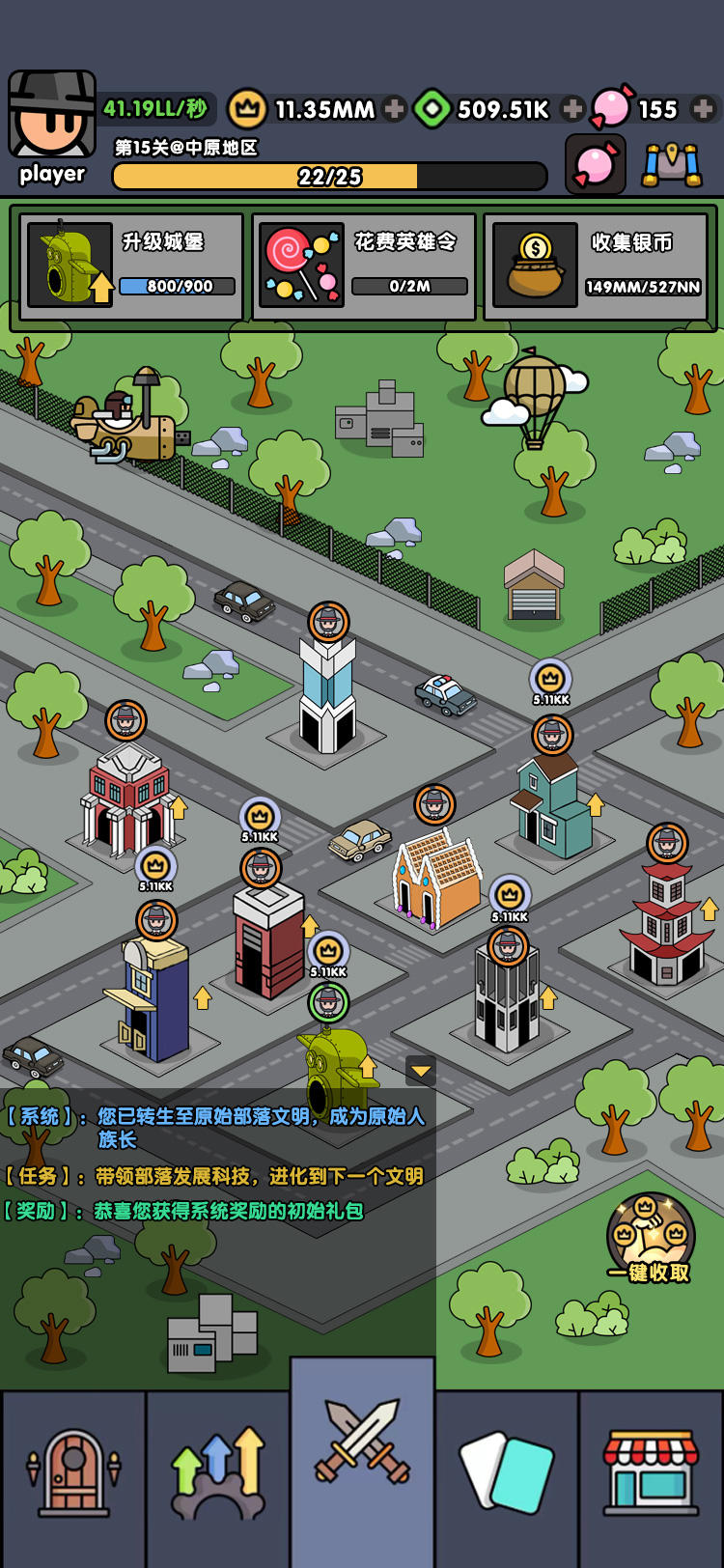Open the shop storefront tab

pyautogui.click(x=652, y=1477)
